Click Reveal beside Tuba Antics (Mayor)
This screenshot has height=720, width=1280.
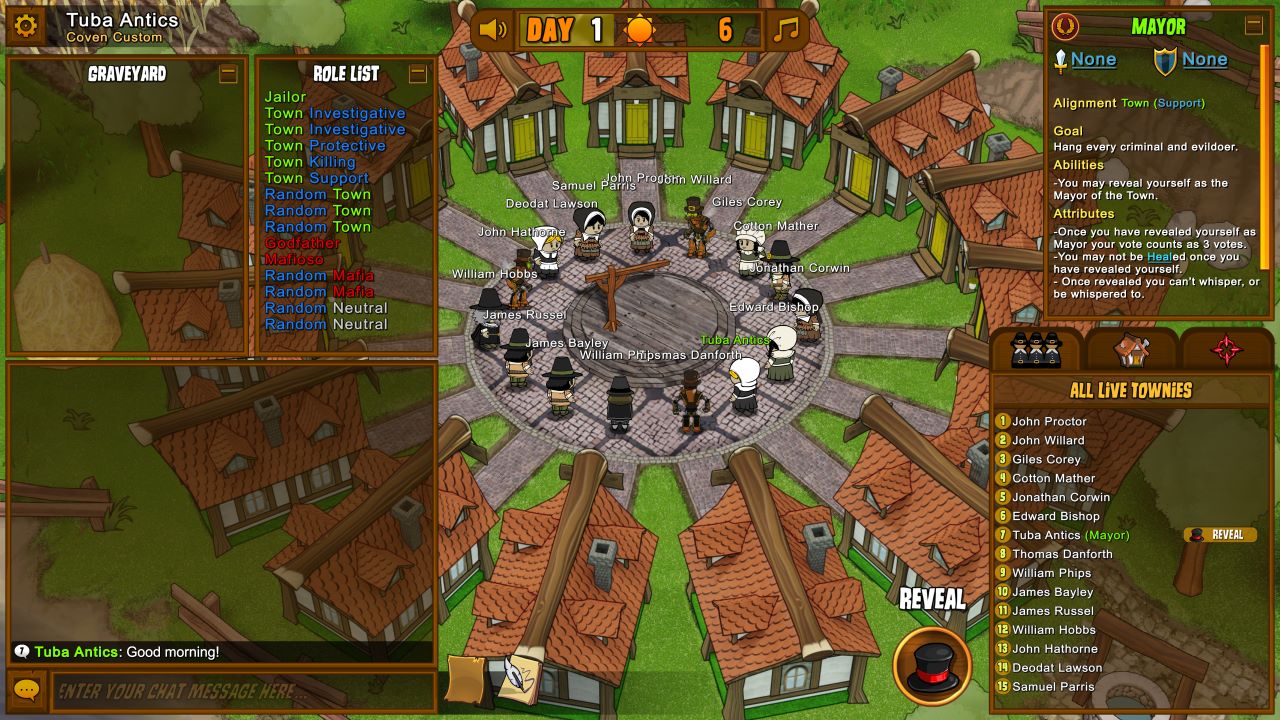(x=1220, y=535)
